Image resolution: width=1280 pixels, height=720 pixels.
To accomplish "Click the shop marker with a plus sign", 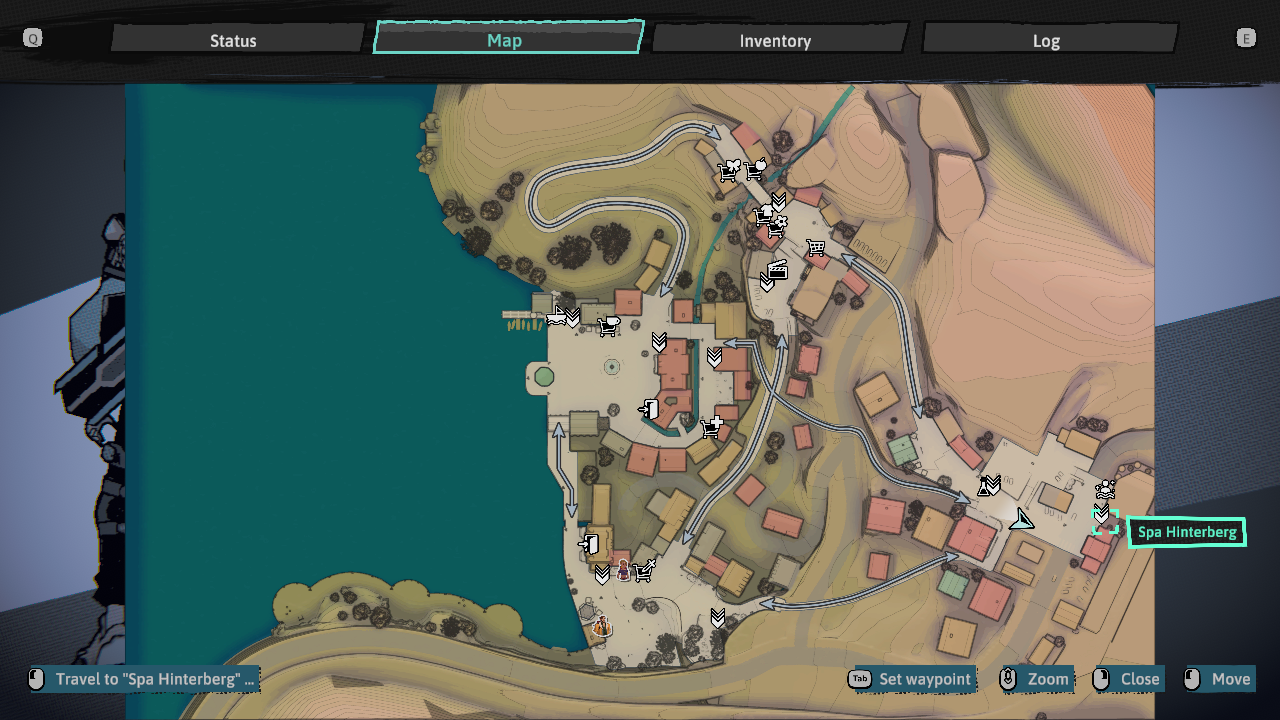I will (x=712, y=428).
